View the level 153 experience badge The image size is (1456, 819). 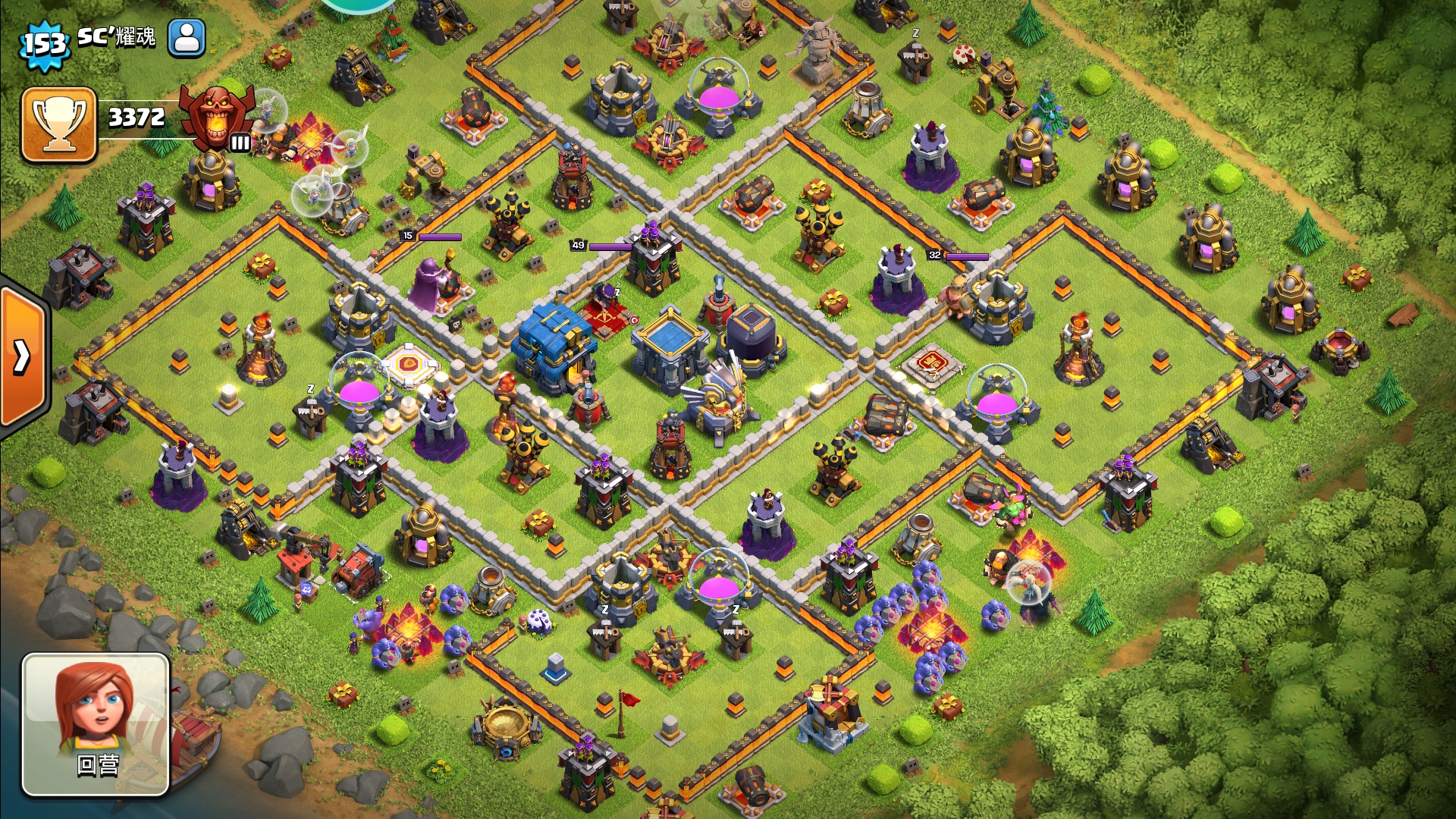click(45, 44)
